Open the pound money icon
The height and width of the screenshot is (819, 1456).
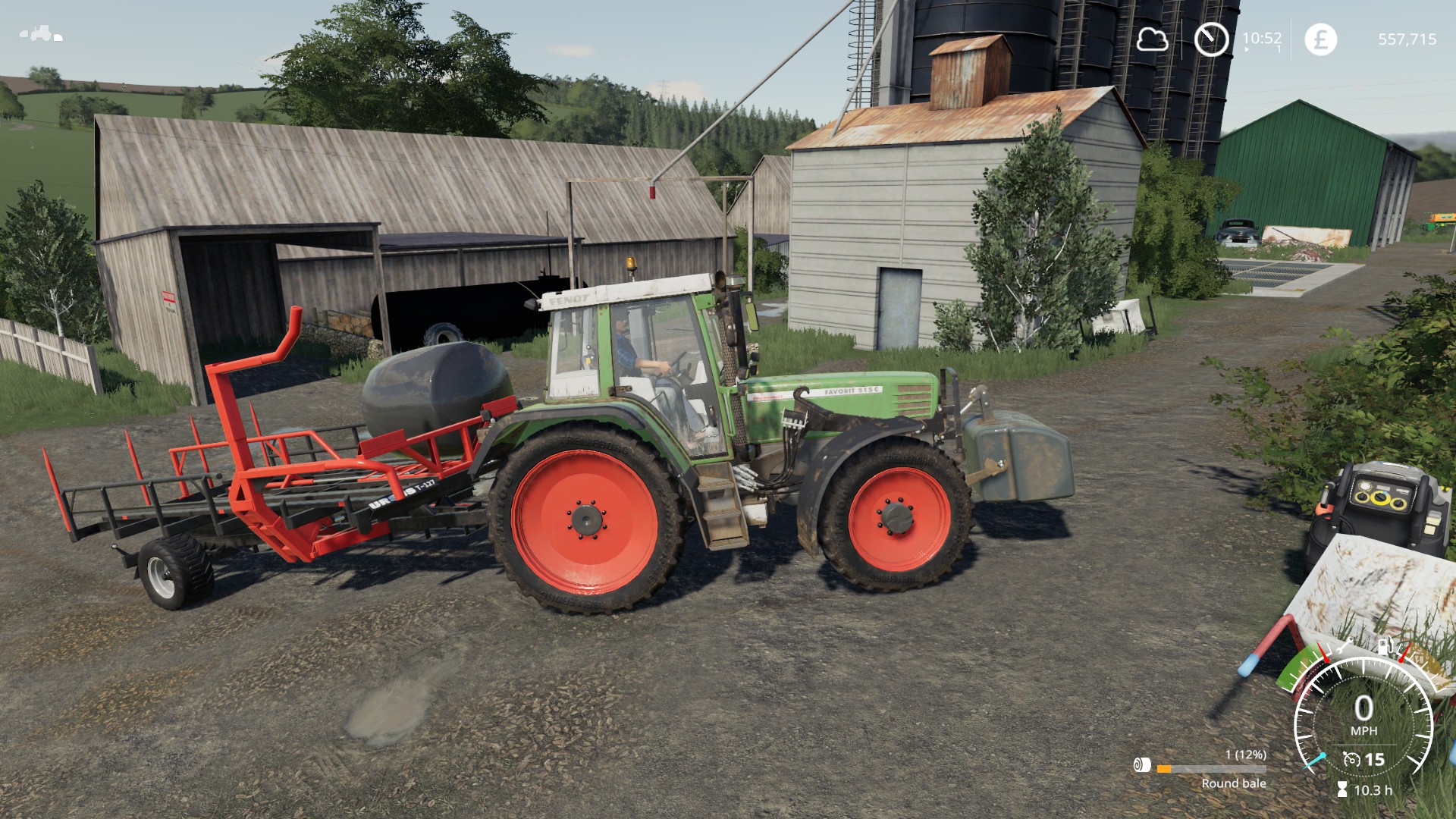pos(1320,39)
